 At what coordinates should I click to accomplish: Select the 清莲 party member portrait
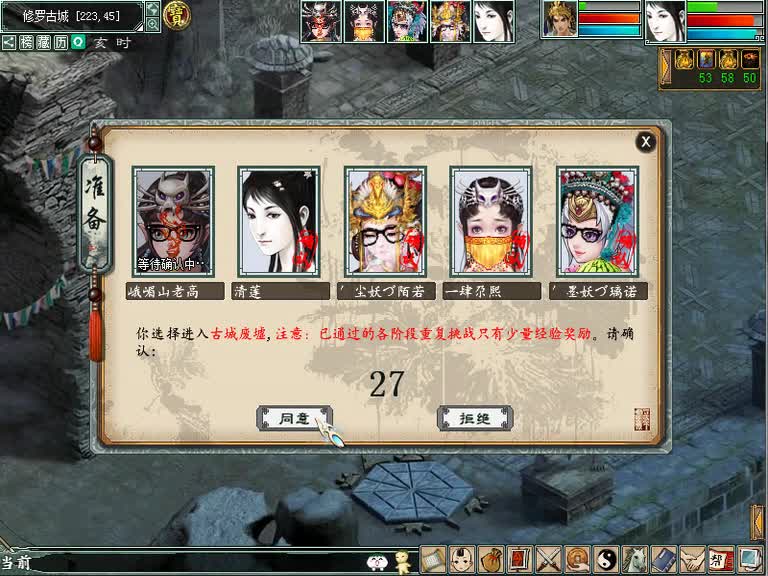click(x=278, y=221)
